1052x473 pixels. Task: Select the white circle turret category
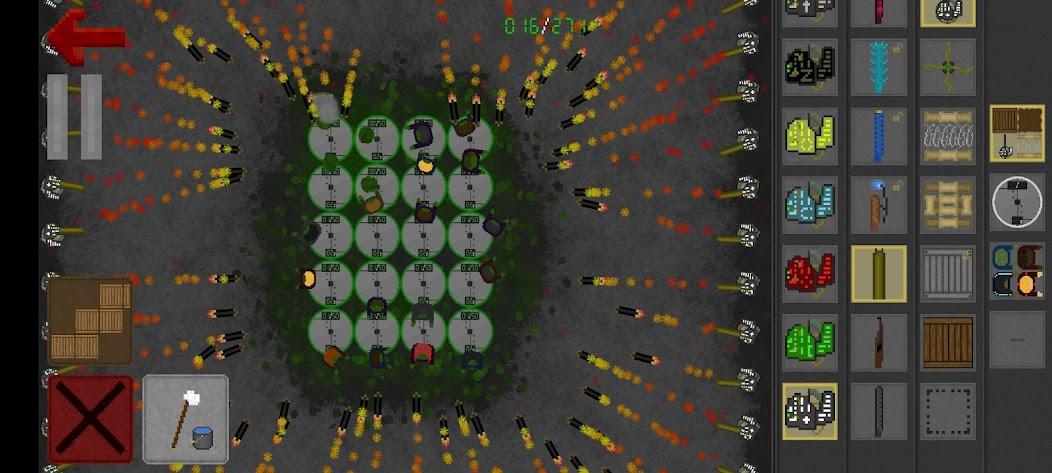pyautogui.click(x=1017, y=203)
